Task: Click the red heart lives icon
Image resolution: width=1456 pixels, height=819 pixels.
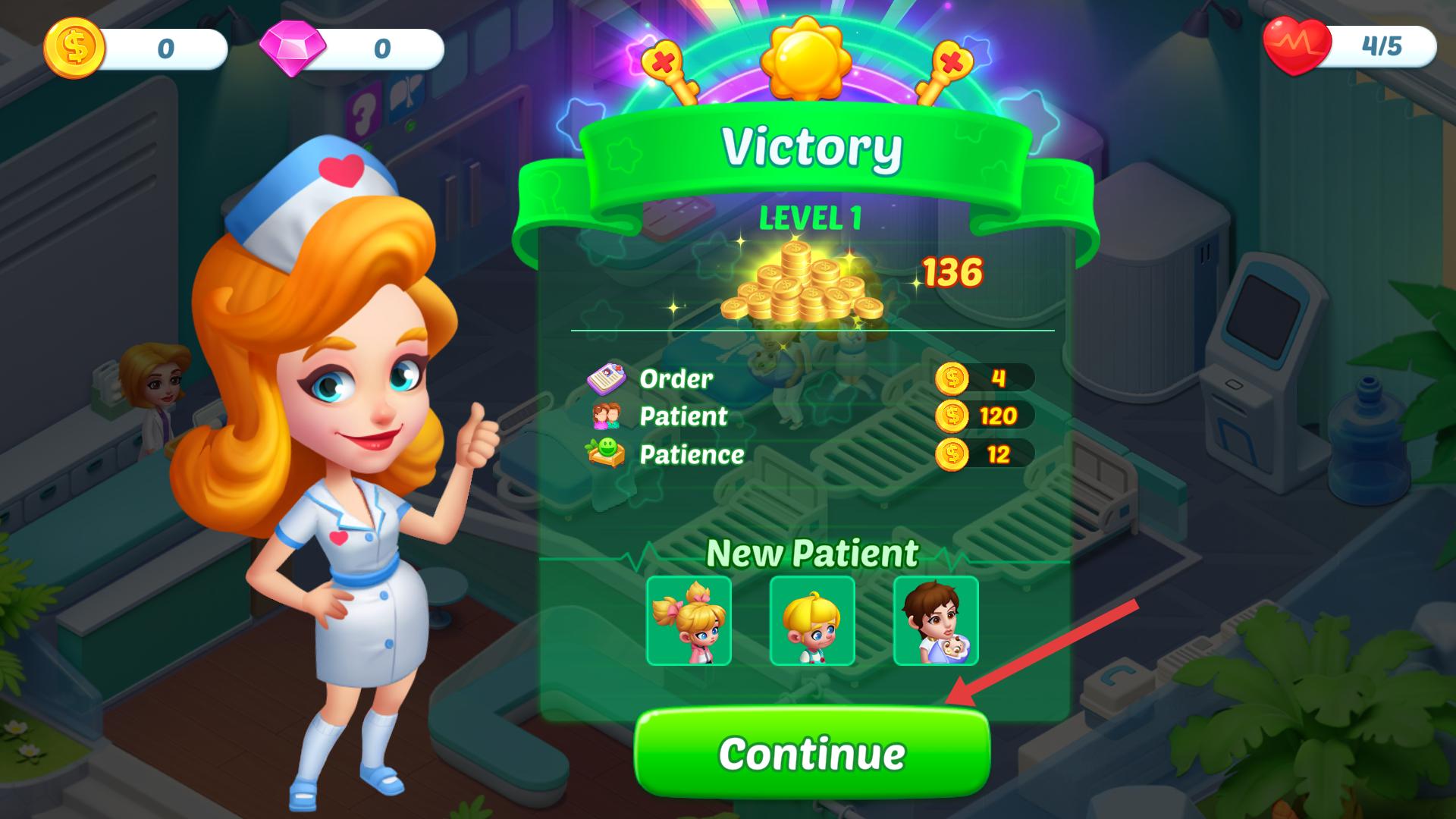Action: click(1296, 45)
